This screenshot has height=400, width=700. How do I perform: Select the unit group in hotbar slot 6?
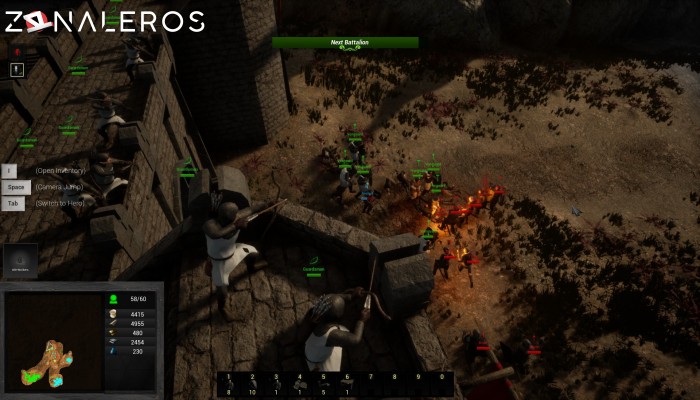point(348,384)
